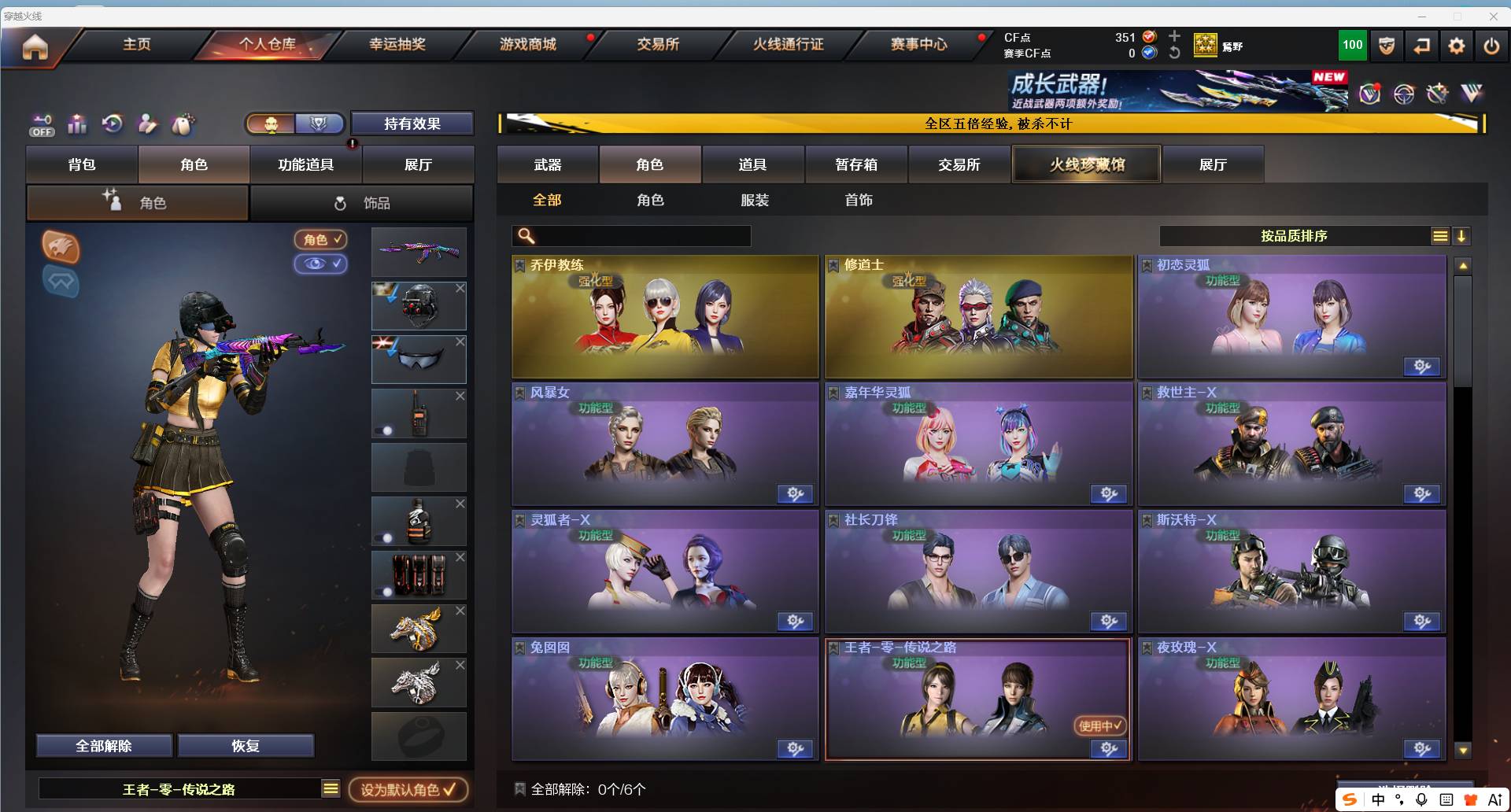Toggle the OFF key switch icon
This screenshot has height=812, width=1511.
[41, 124]
